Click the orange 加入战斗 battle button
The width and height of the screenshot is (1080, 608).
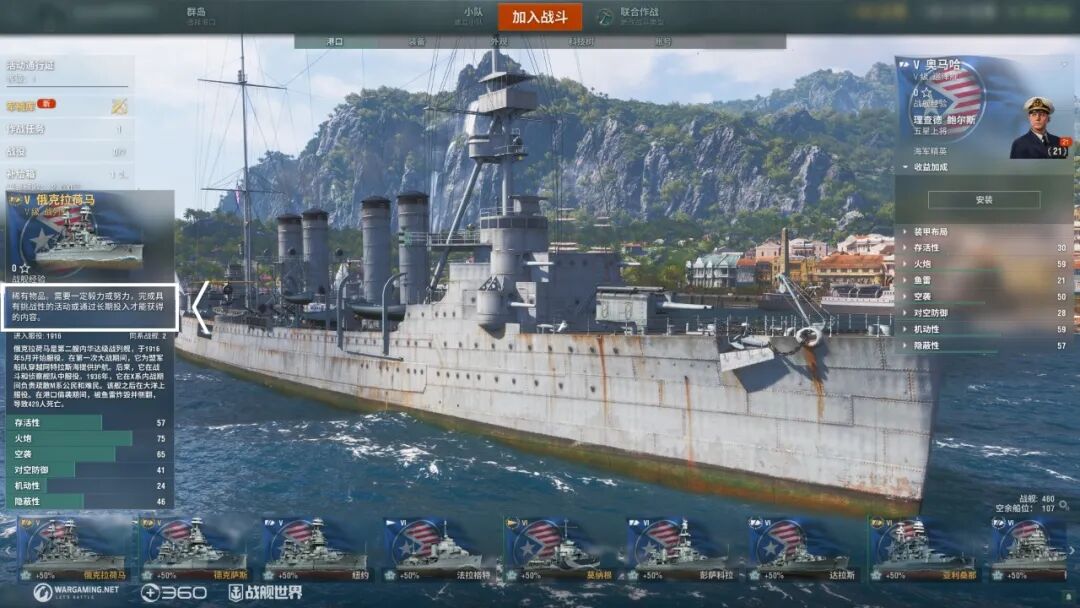(x=539, y=17)
